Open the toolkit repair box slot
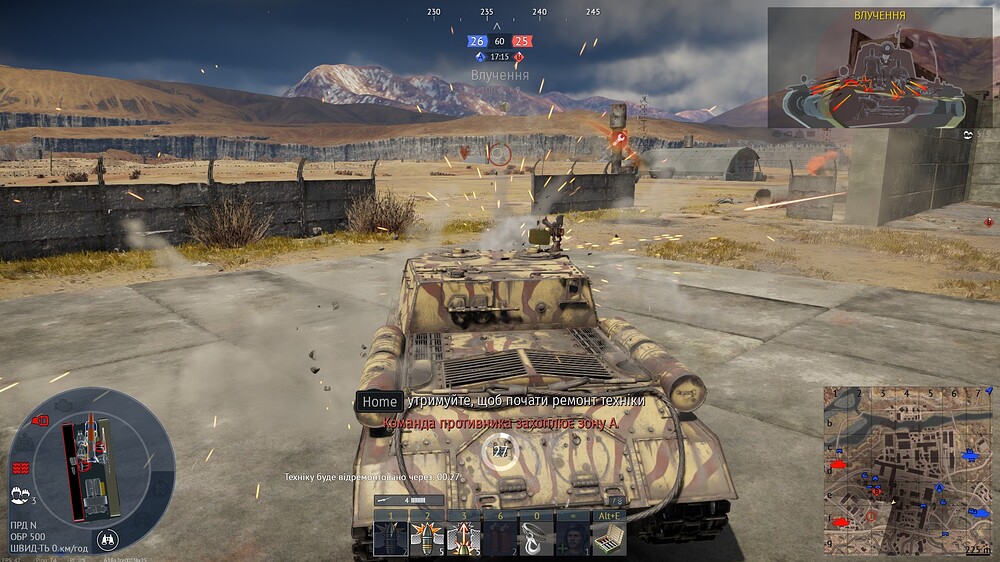The width and height of the screenshot is (1000, 562). [x=607, y=538]
